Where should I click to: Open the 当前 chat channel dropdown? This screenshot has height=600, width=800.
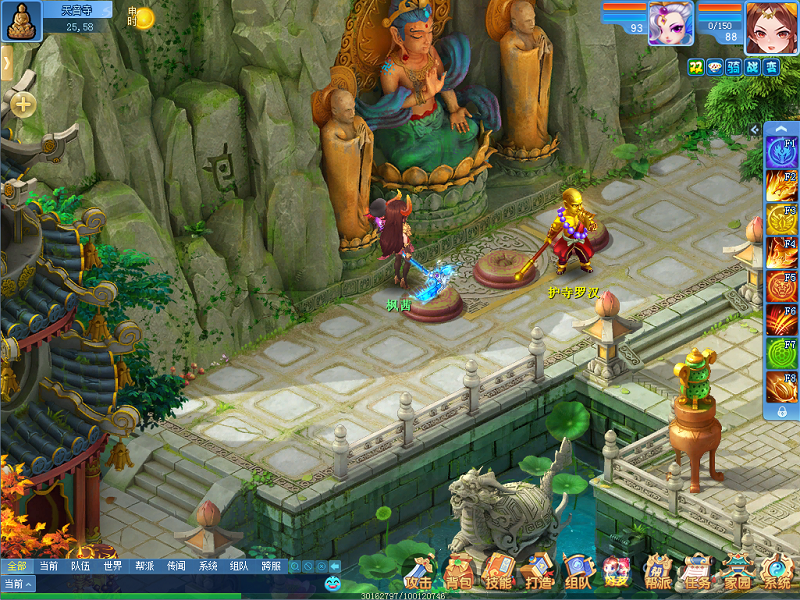coord(18,584)
